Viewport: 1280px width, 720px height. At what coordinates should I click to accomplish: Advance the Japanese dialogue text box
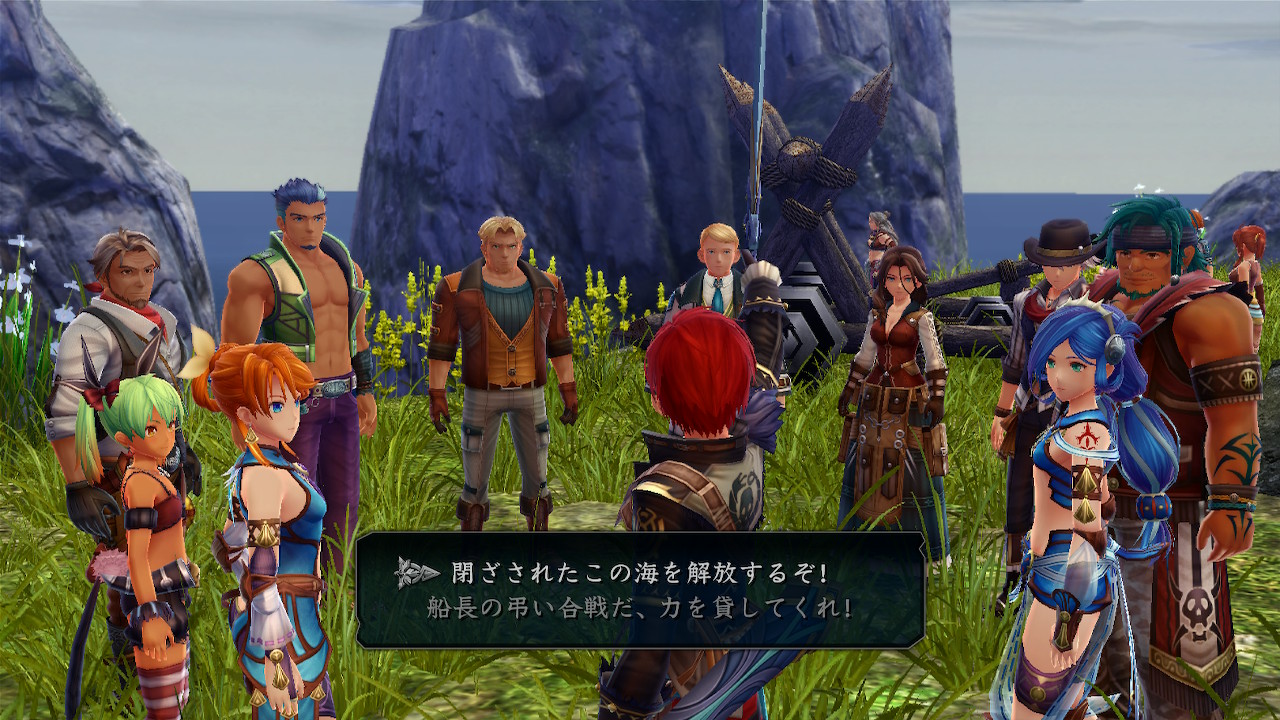640,590
